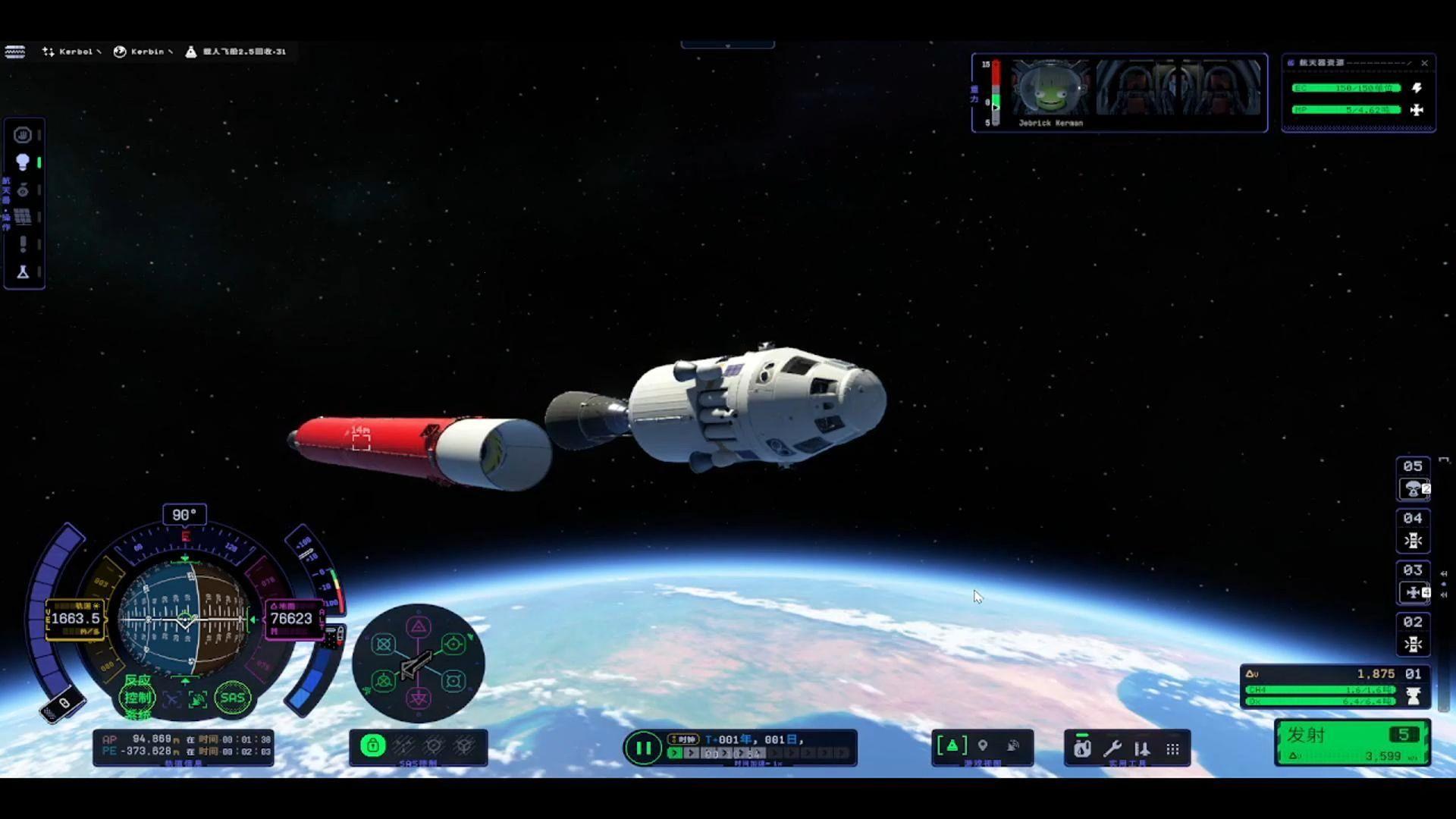The image size is (1456, 819).
Task: Run the science flask action
Action: 23,271
